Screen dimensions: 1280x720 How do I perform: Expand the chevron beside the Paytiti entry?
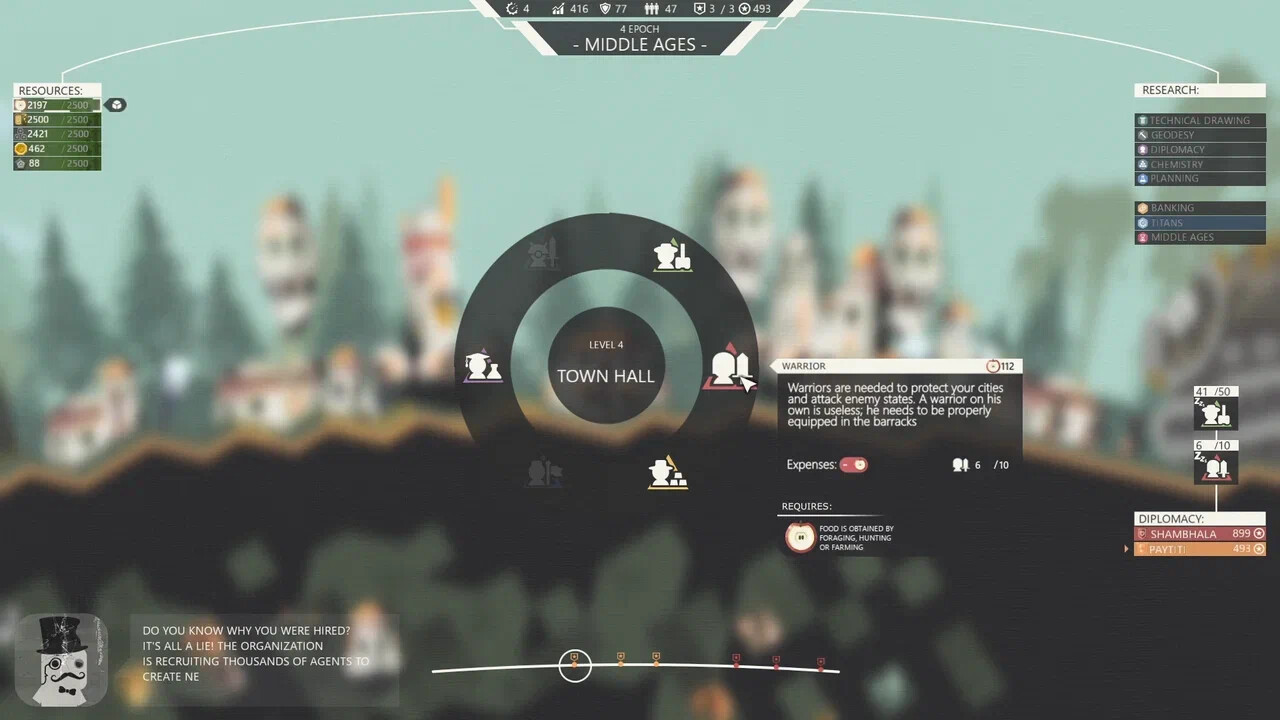(1126, 548)
